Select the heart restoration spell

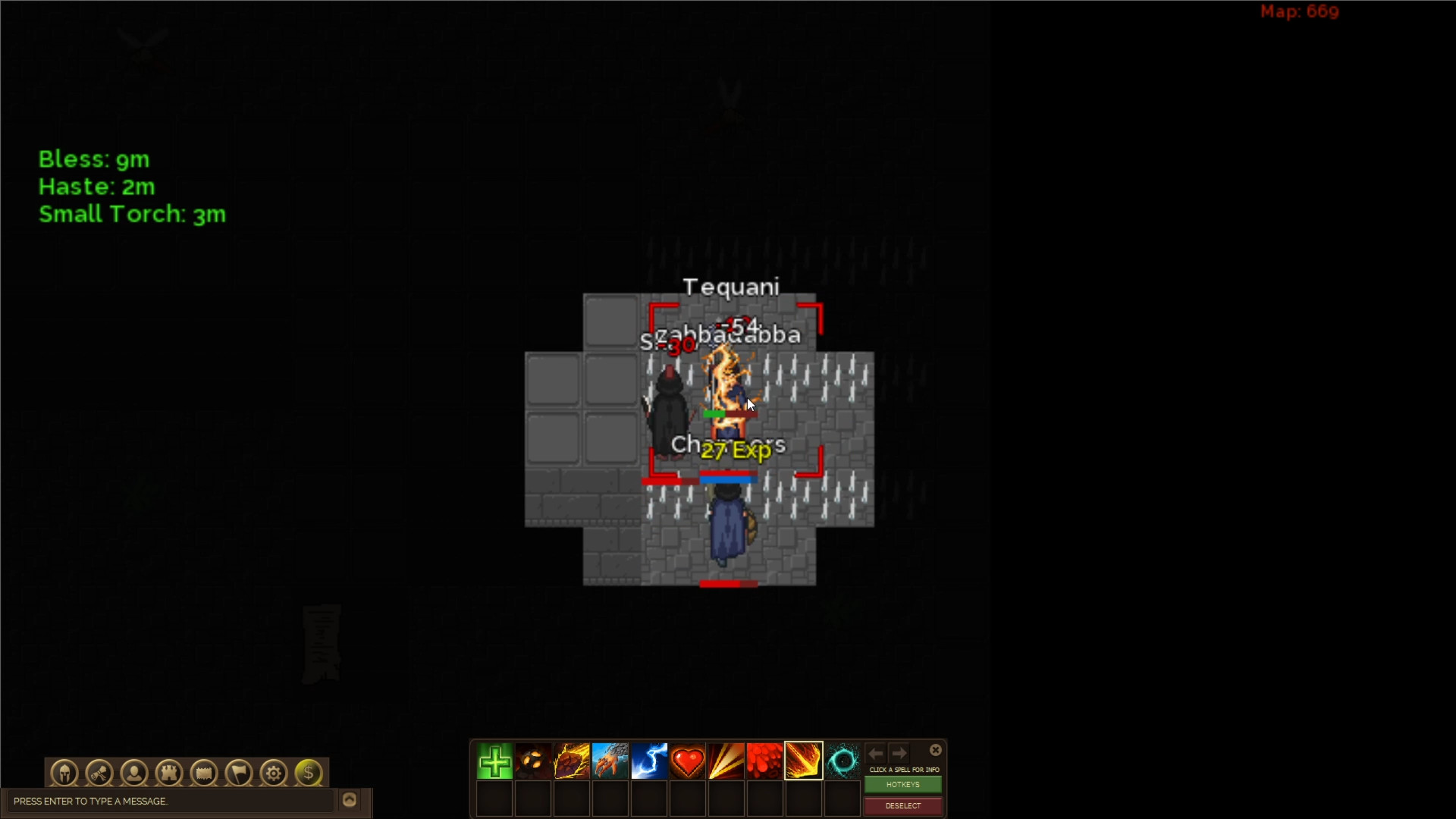689,761
